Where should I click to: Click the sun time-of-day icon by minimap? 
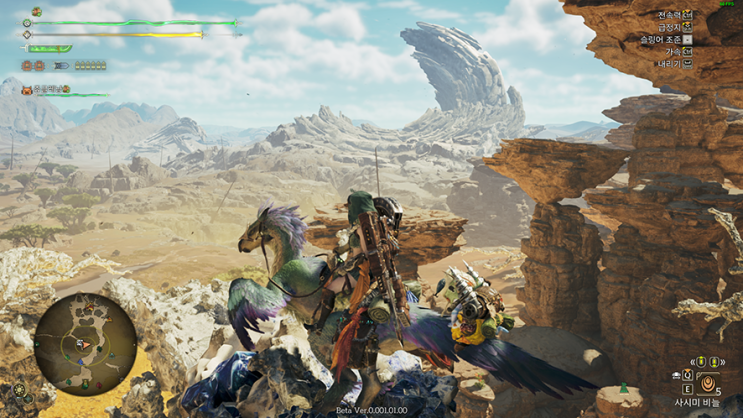[x=20, y=389]
